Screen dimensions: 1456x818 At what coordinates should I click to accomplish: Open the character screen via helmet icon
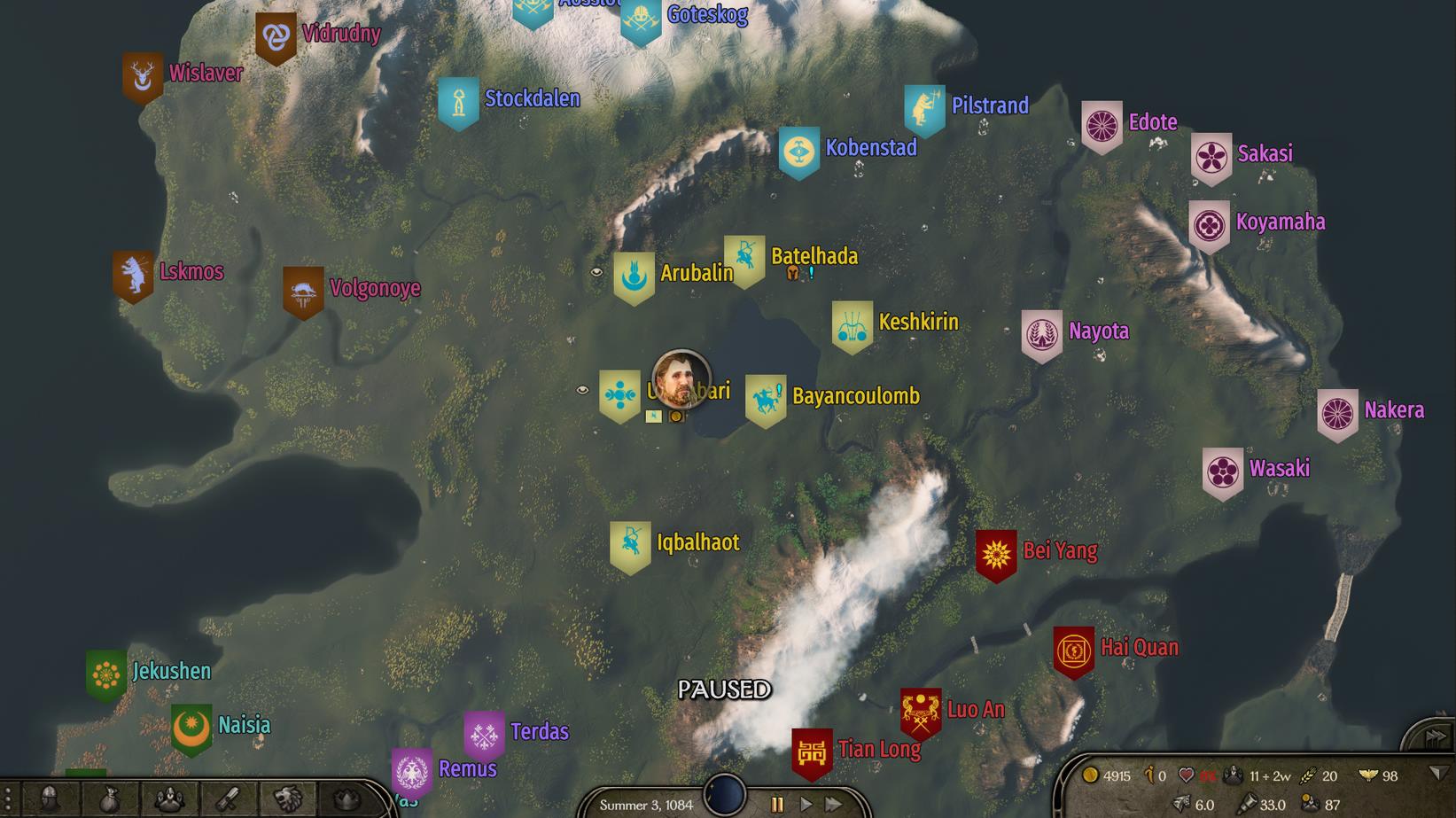coord(51,799)
